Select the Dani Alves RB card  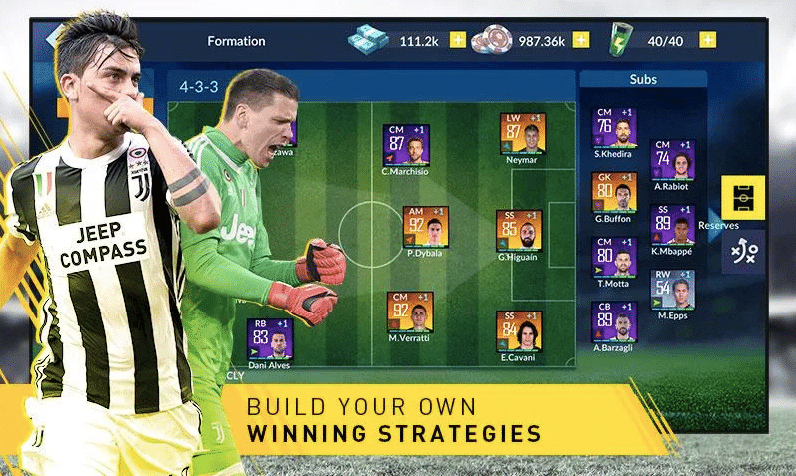coord(270,339)
